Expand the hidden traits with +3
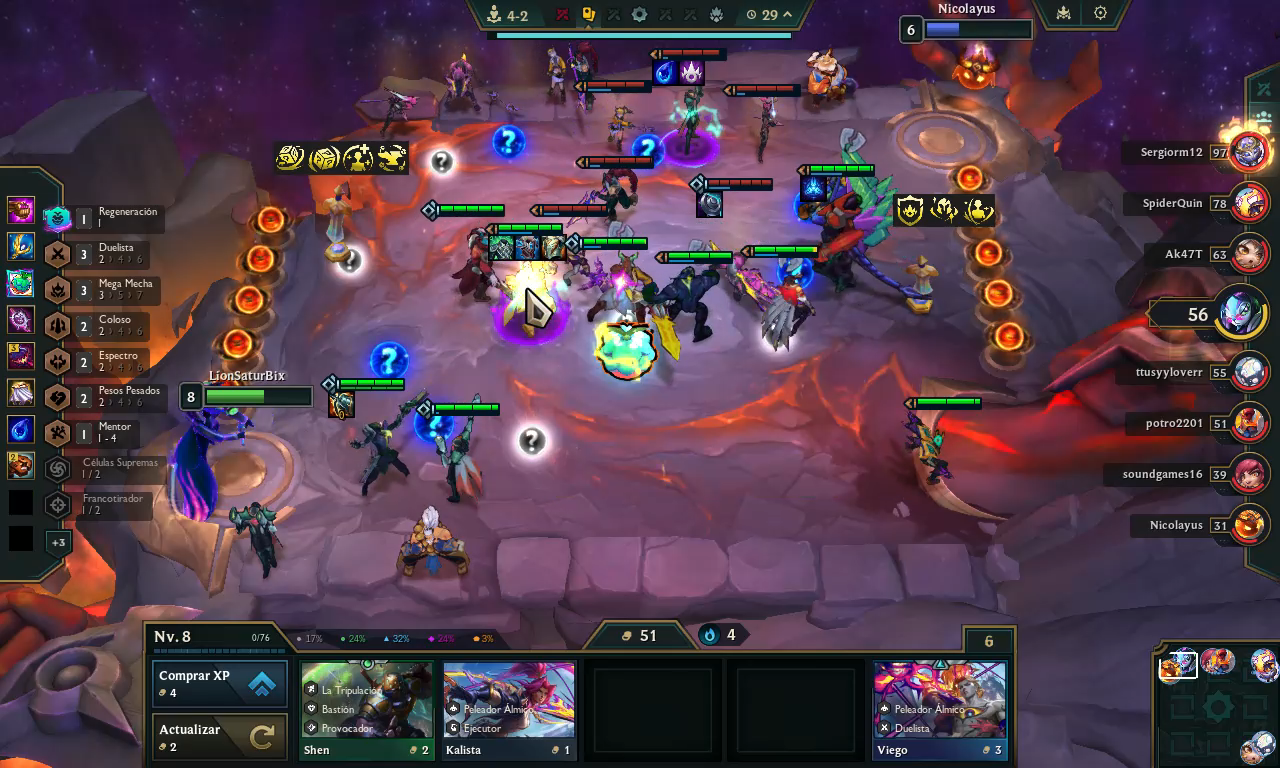 58,543
